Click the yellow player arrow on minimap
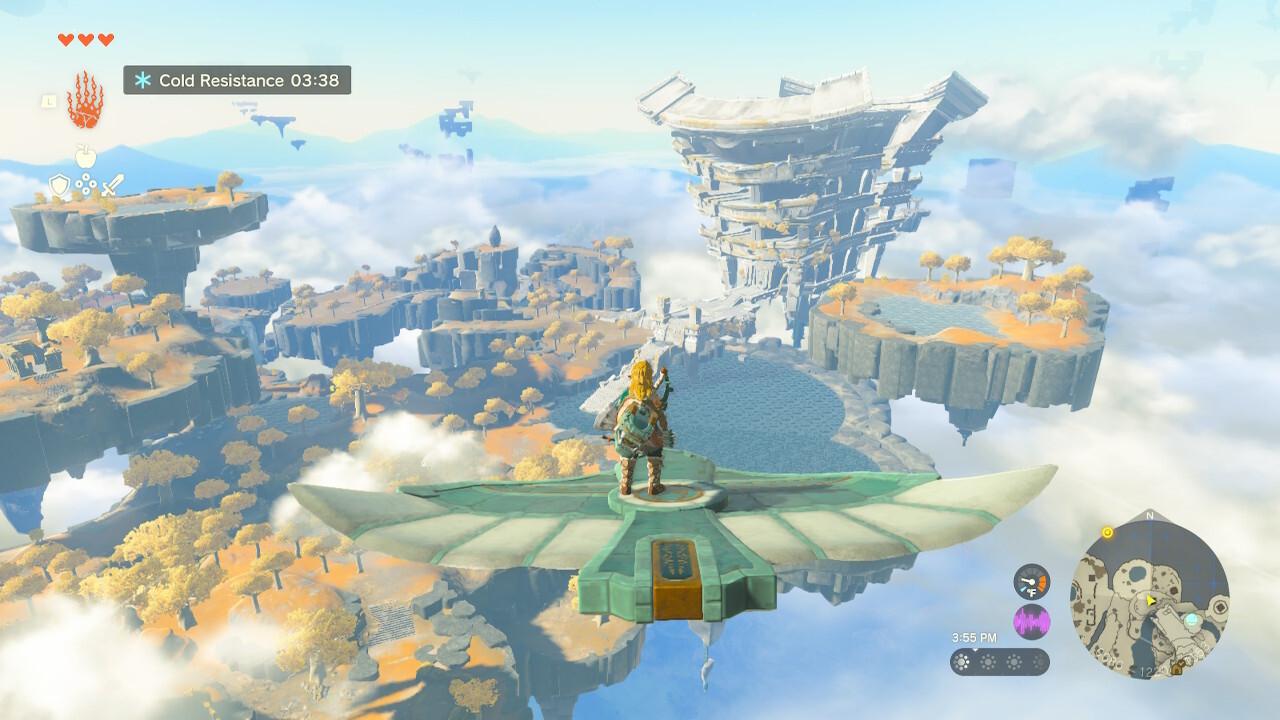This screenshot has height=720, width=1280. click(1150, 599)
